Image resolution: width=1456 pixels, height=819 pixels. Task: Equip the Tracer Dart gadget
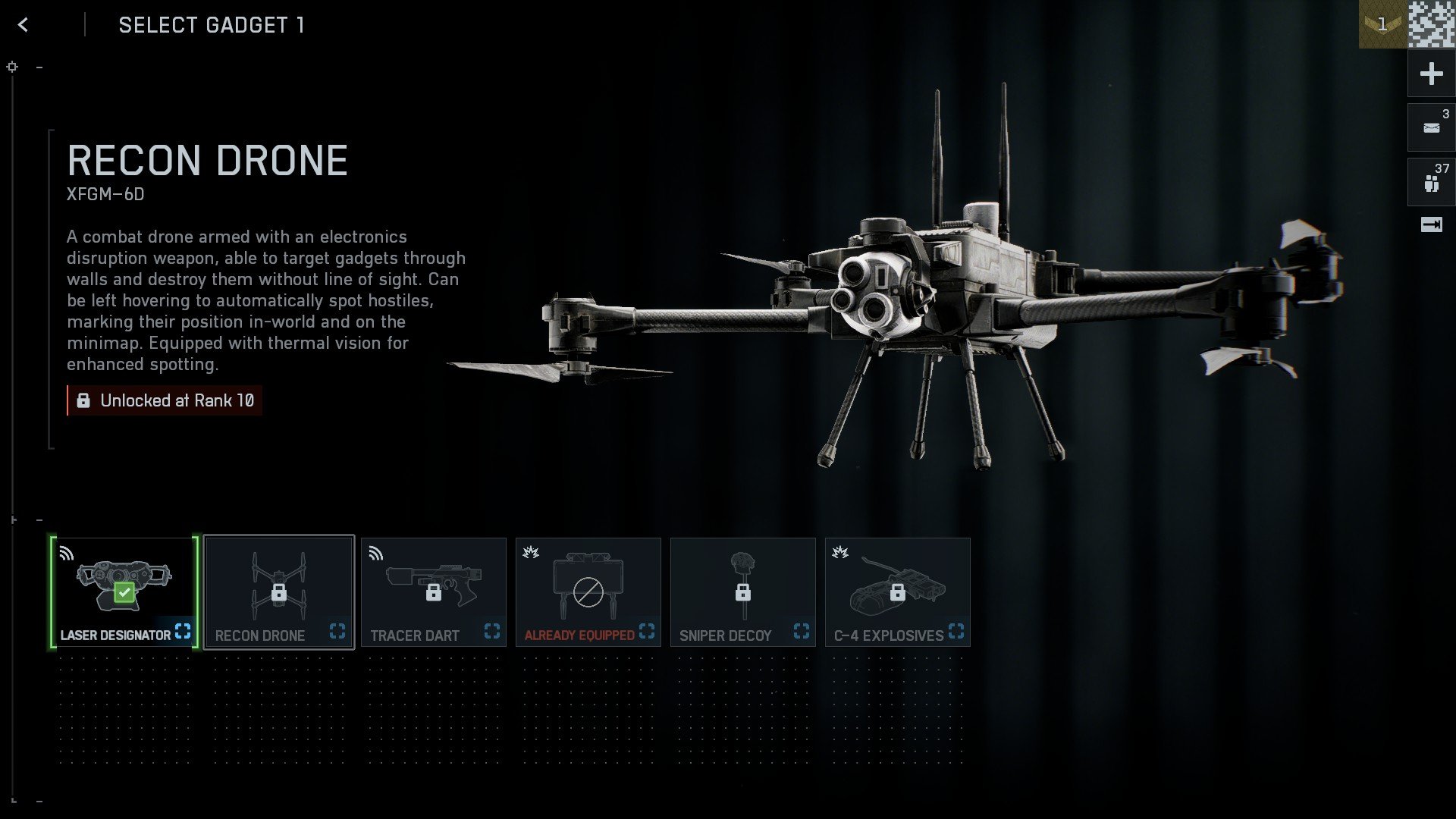[x=434, y=591]
